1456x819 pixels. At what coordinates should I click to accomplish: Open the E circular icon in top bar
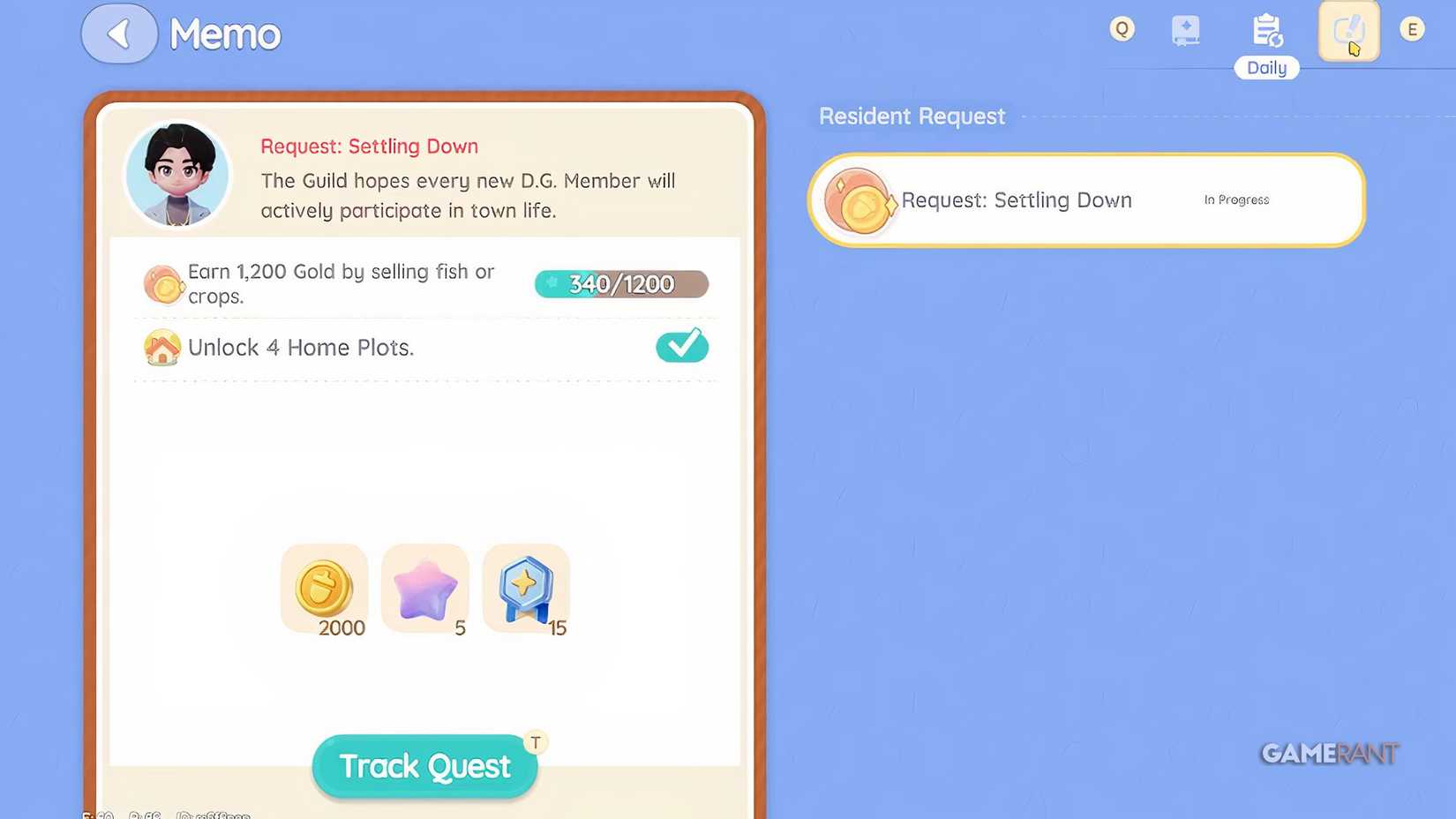coord(1412,28)
